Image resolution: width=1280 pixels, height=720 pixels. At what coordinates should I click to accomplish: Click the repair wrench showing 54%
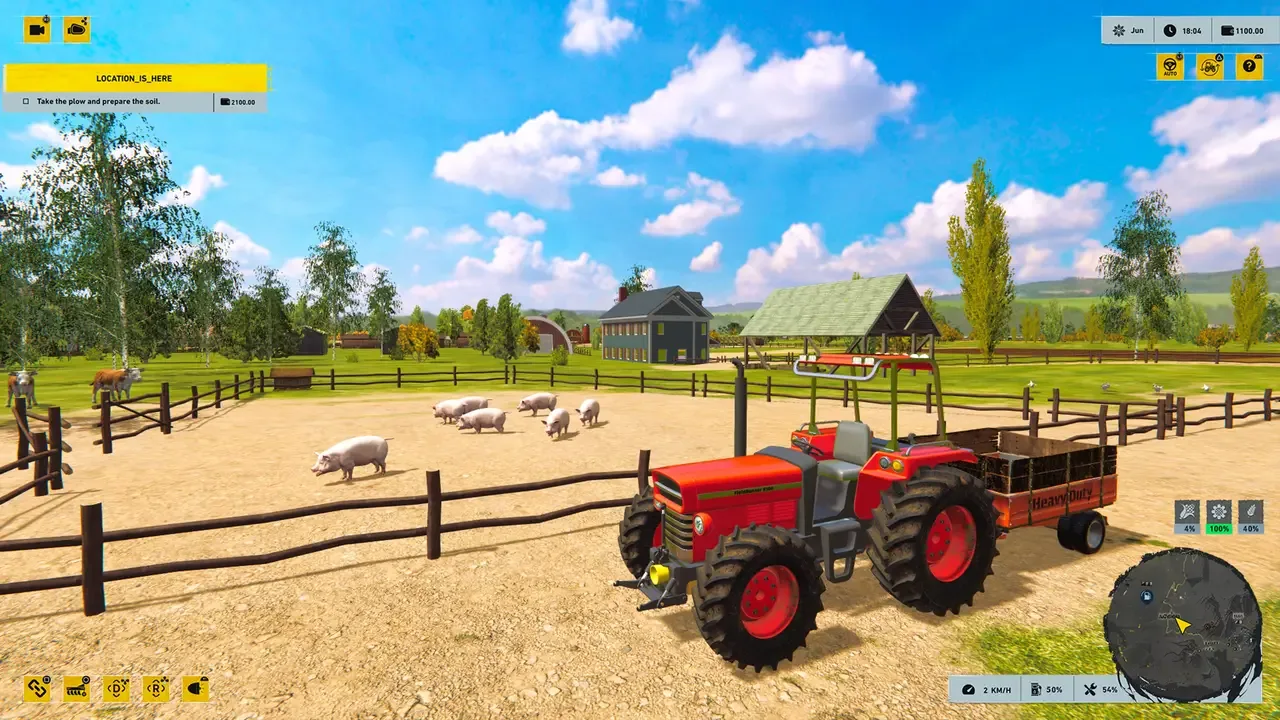(1102, 689)
